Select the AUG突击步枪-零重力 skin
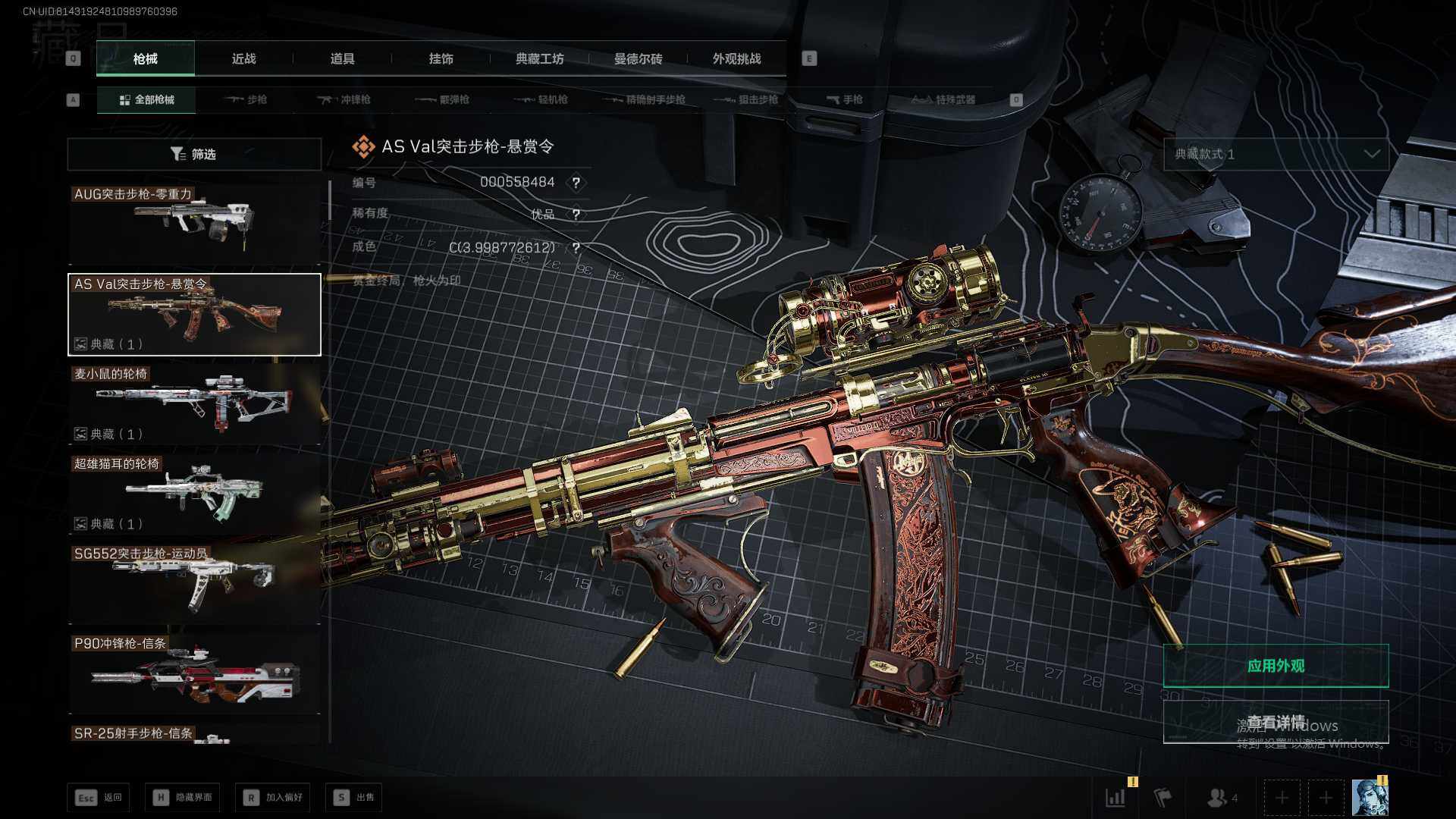Viewport: 1456px width, 819px height. click(x=194, y=224)
